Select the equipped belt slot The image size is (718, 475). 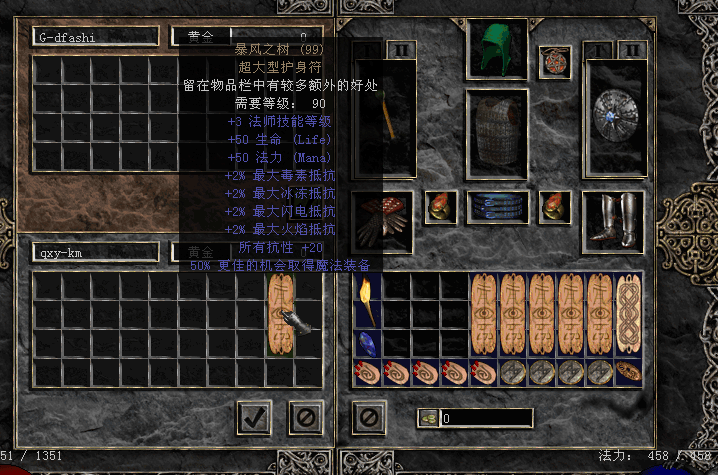[496, 206]
